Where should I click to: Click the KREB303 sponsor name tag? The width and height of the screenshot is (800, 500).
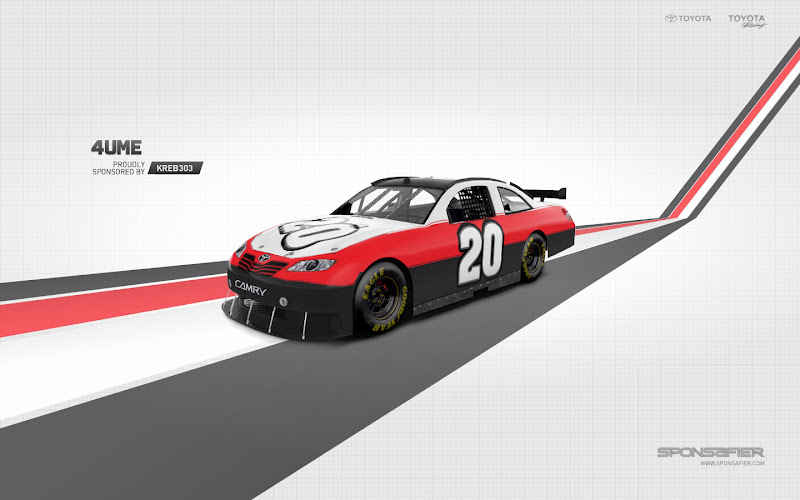175,168
